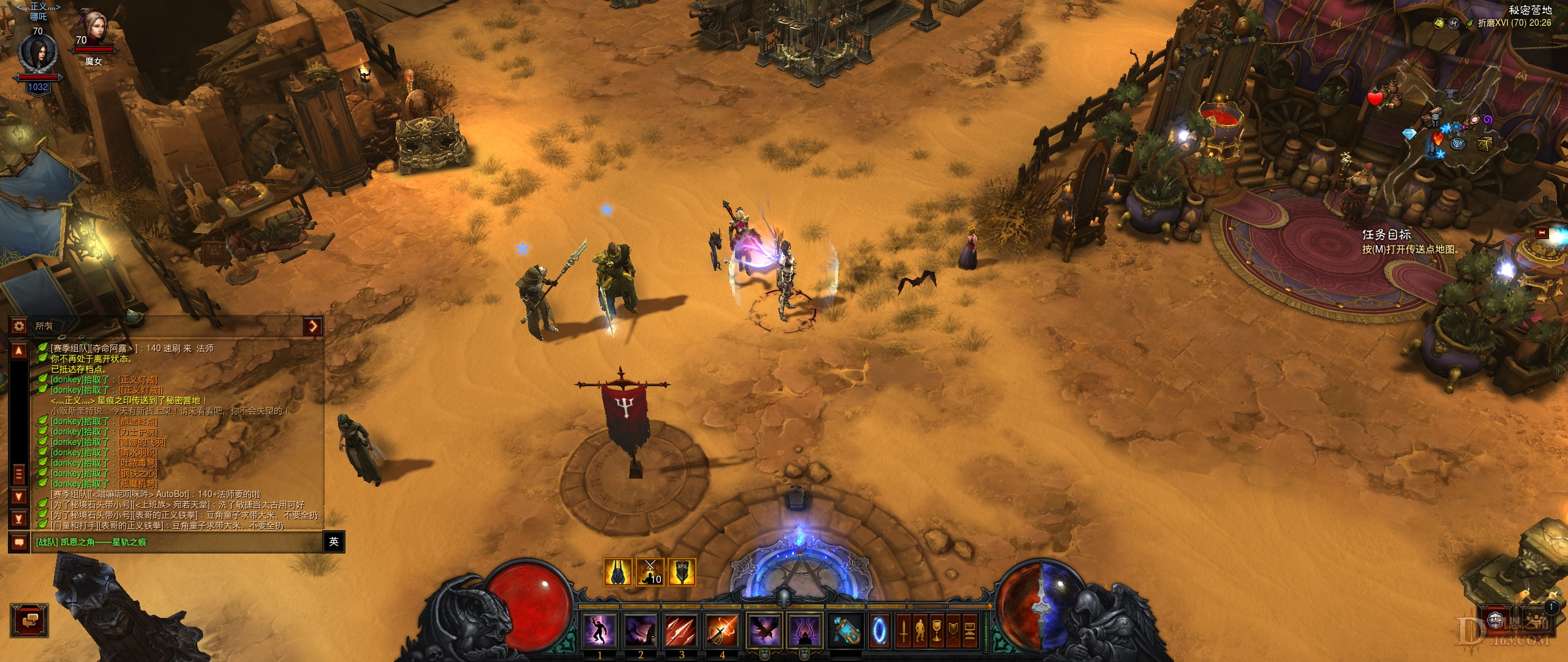This screenshot has width=1568, height=662.
Task: Select the follower portrait labeled 魔女
Action: pyautogui.click(x=94, y=31)
